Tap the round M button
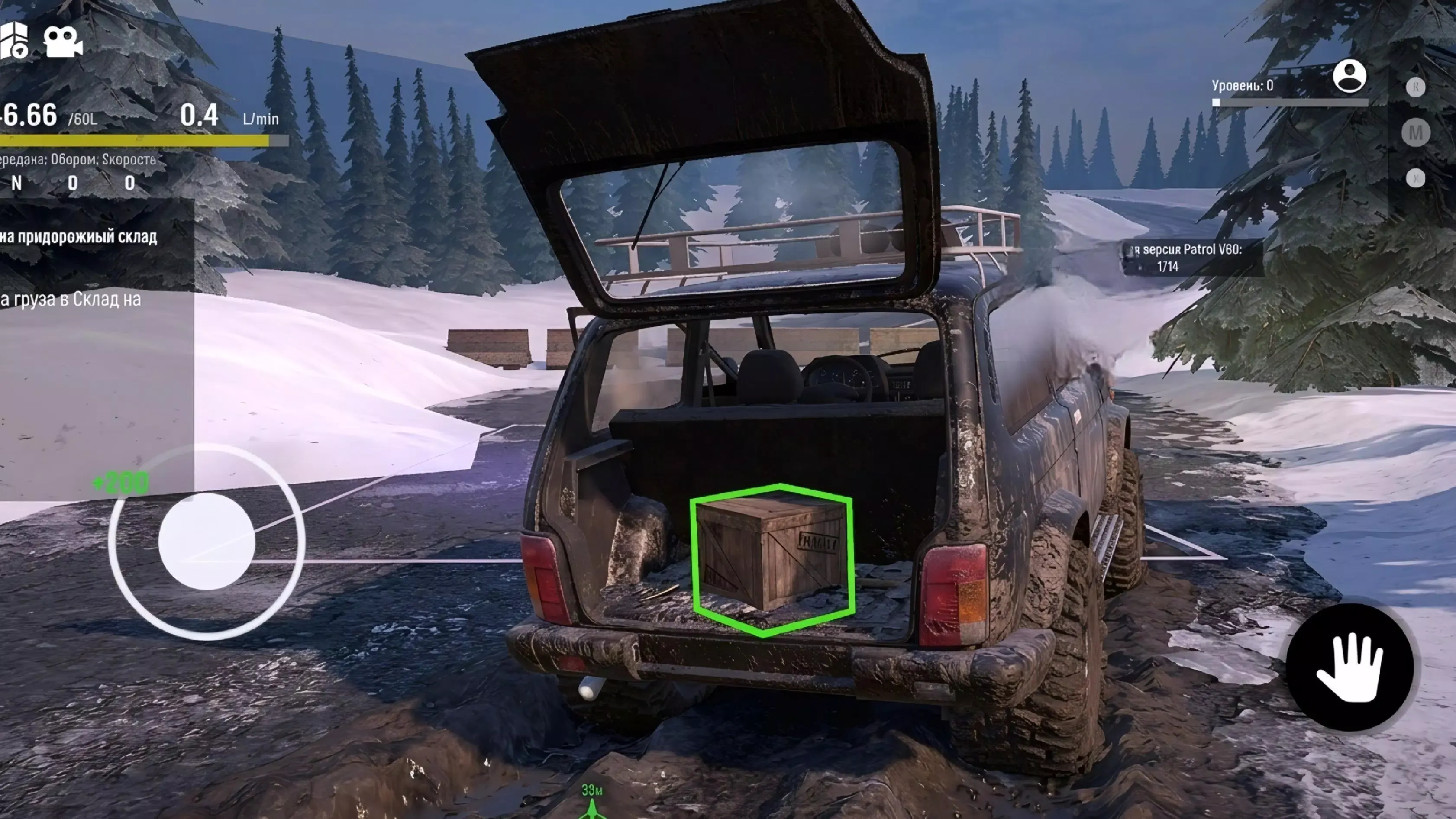 point(1415,133)
